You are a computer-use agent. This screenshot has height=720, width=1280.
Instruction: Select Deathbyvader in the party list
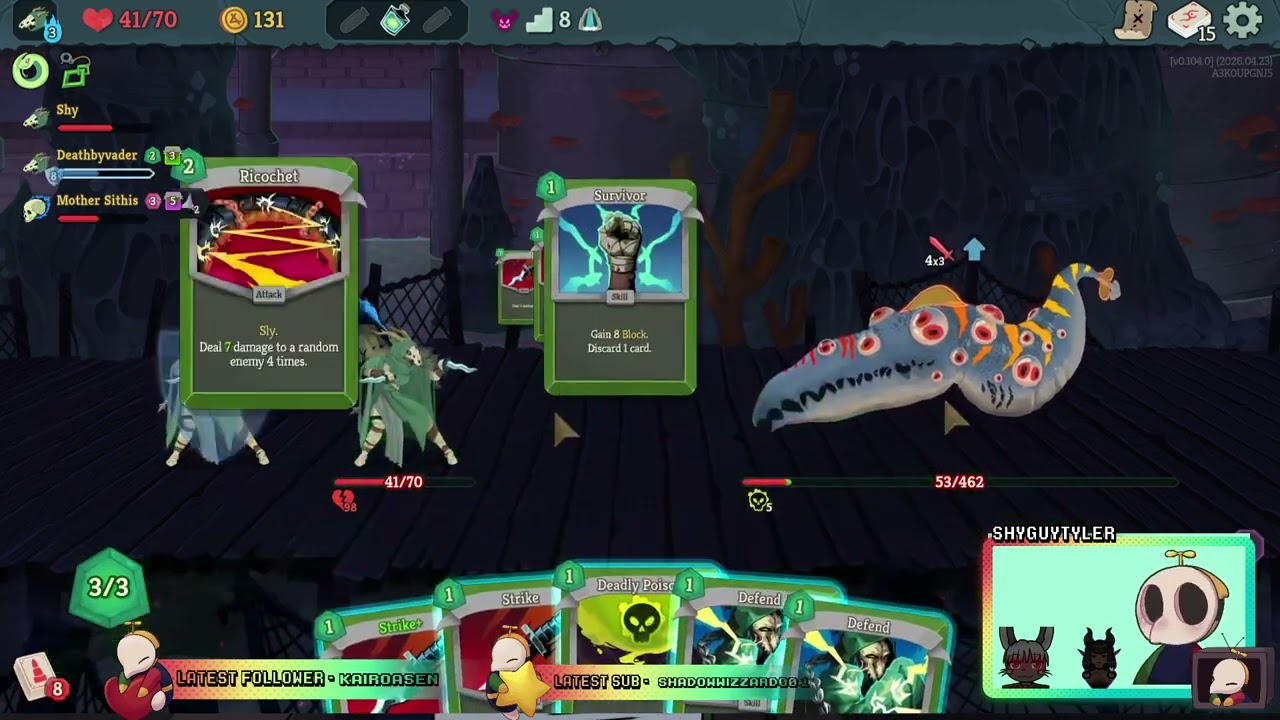tap(96, 156)
